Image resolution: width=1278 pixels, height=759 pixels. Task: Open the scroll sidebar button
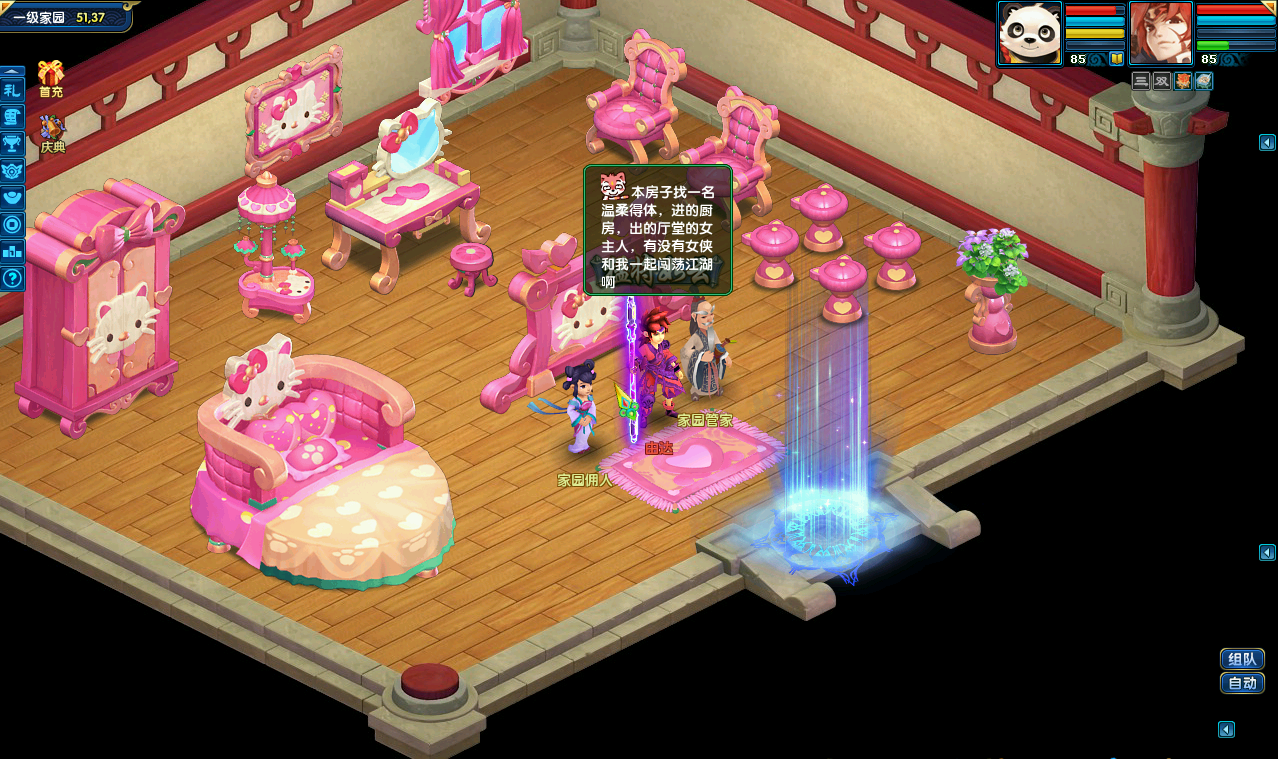pyautogui.click(x=12, y=116)
